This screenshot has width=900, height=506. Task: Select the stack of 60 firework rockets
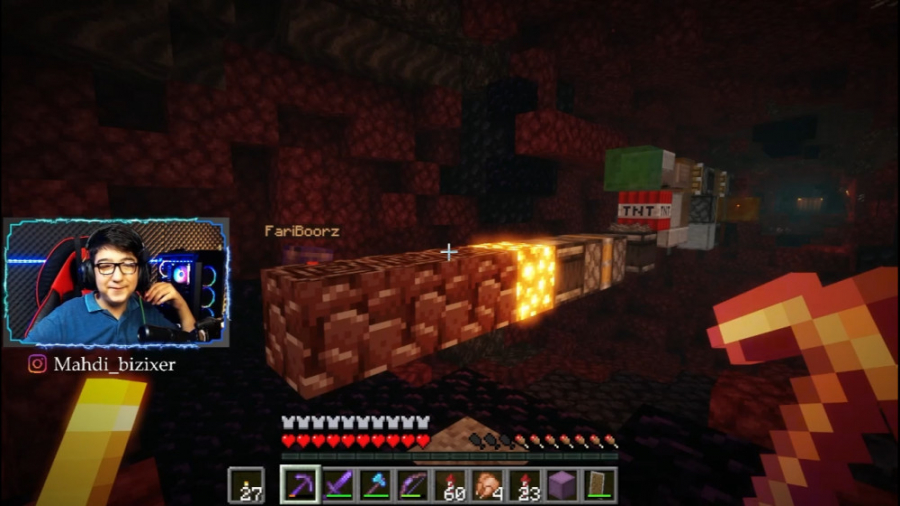pyautogui.click(x=450, y=485)
